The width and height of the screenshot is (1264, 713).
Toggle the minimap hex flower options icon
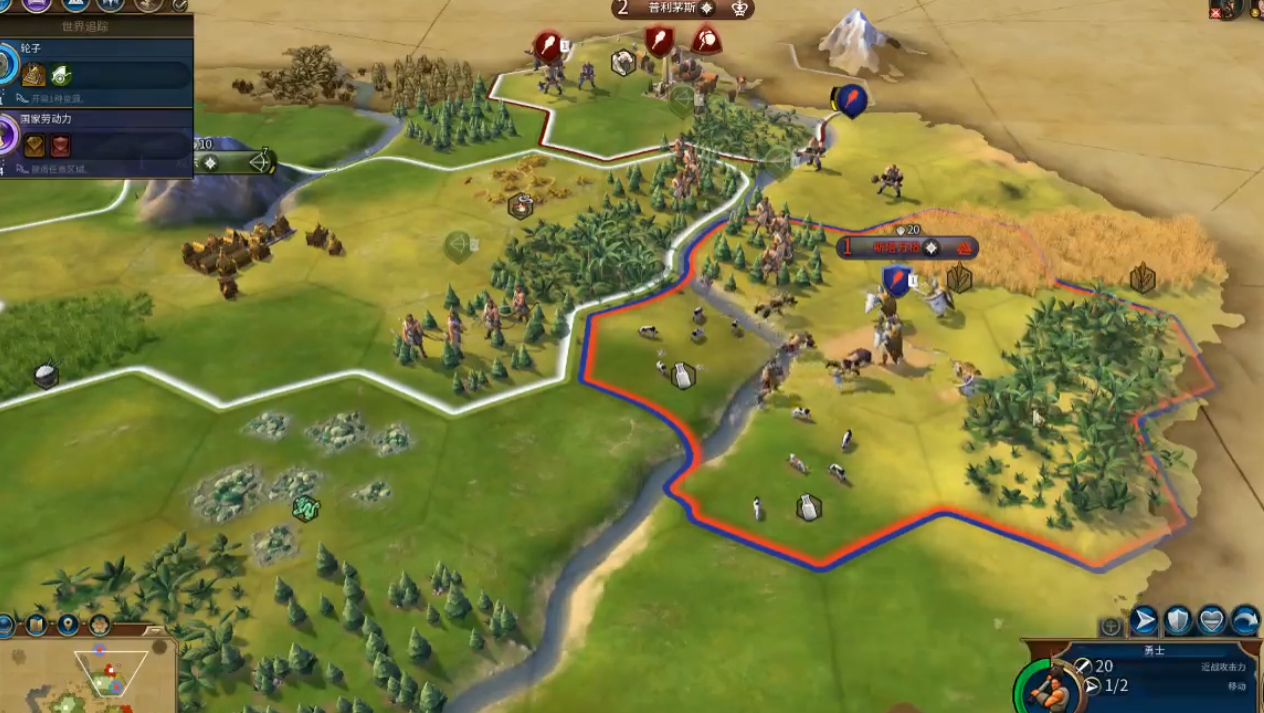point(100,625)
